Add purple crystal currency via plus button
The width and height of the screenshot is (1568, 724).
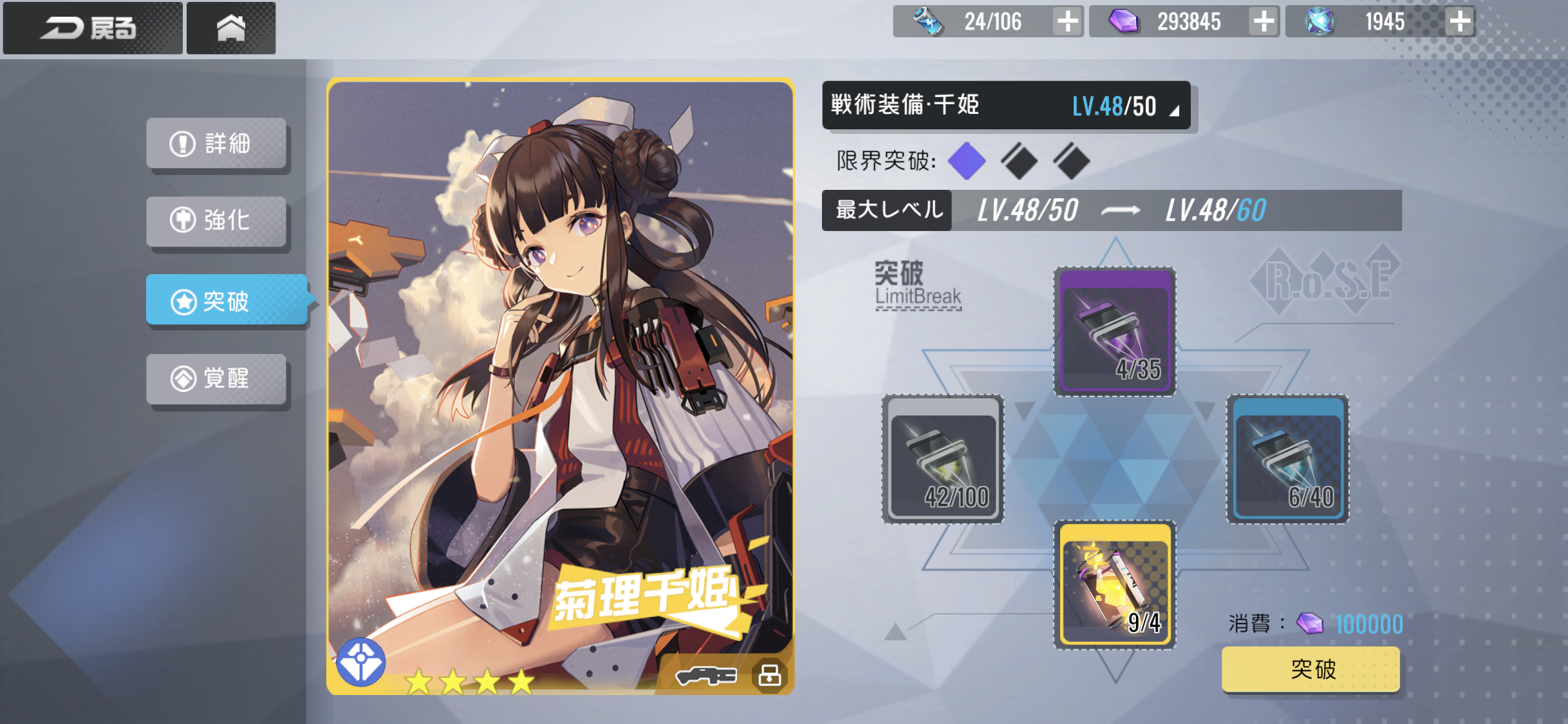pos(1264,22)
